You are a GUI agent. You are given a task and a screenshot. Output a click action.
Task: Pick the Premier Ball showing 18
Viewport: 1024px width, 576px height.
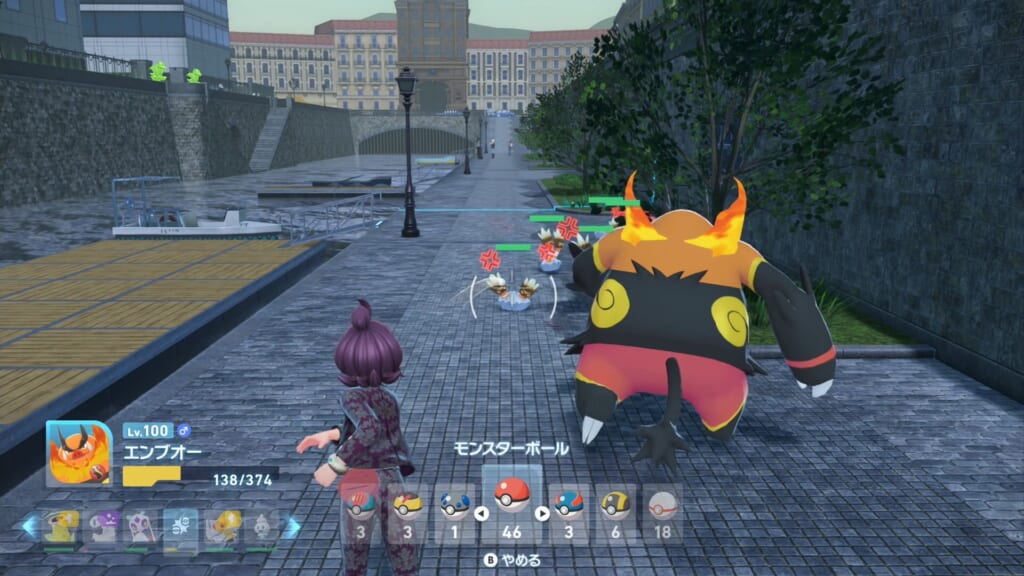662,505
